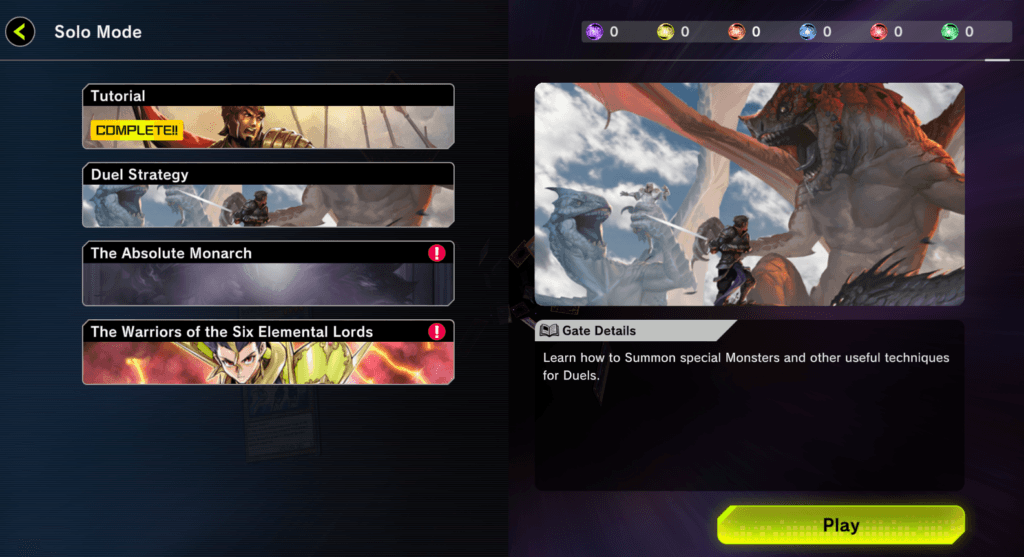Click the dragon battle gate preview image
The image size is (1024, 557).
(749, 194)
